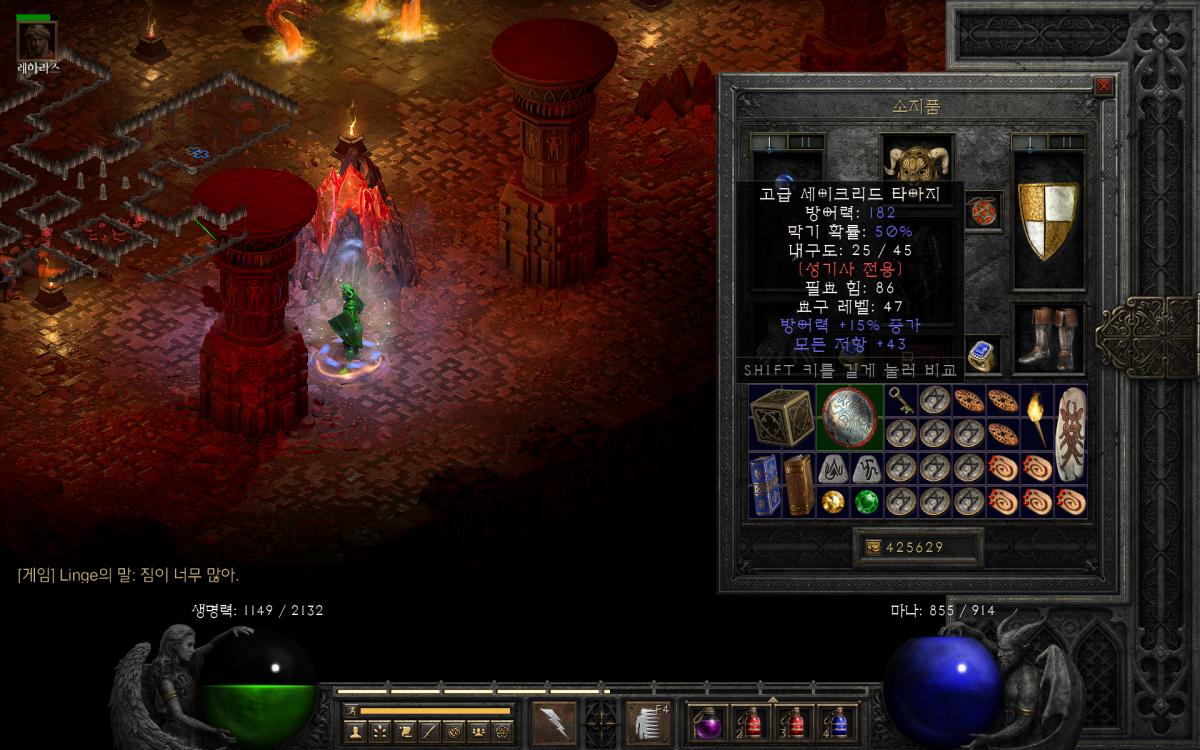
Task: Click the torch charm in inventory
Action: pos(1038,417)
